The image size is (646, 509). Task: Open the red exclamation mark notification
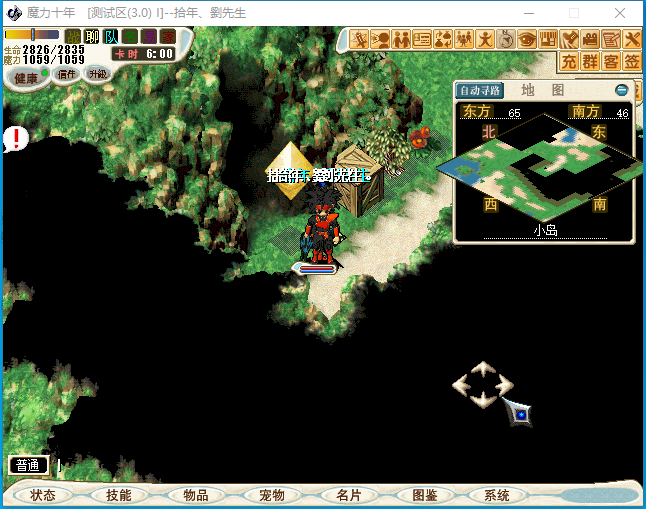tap(15, 139)
